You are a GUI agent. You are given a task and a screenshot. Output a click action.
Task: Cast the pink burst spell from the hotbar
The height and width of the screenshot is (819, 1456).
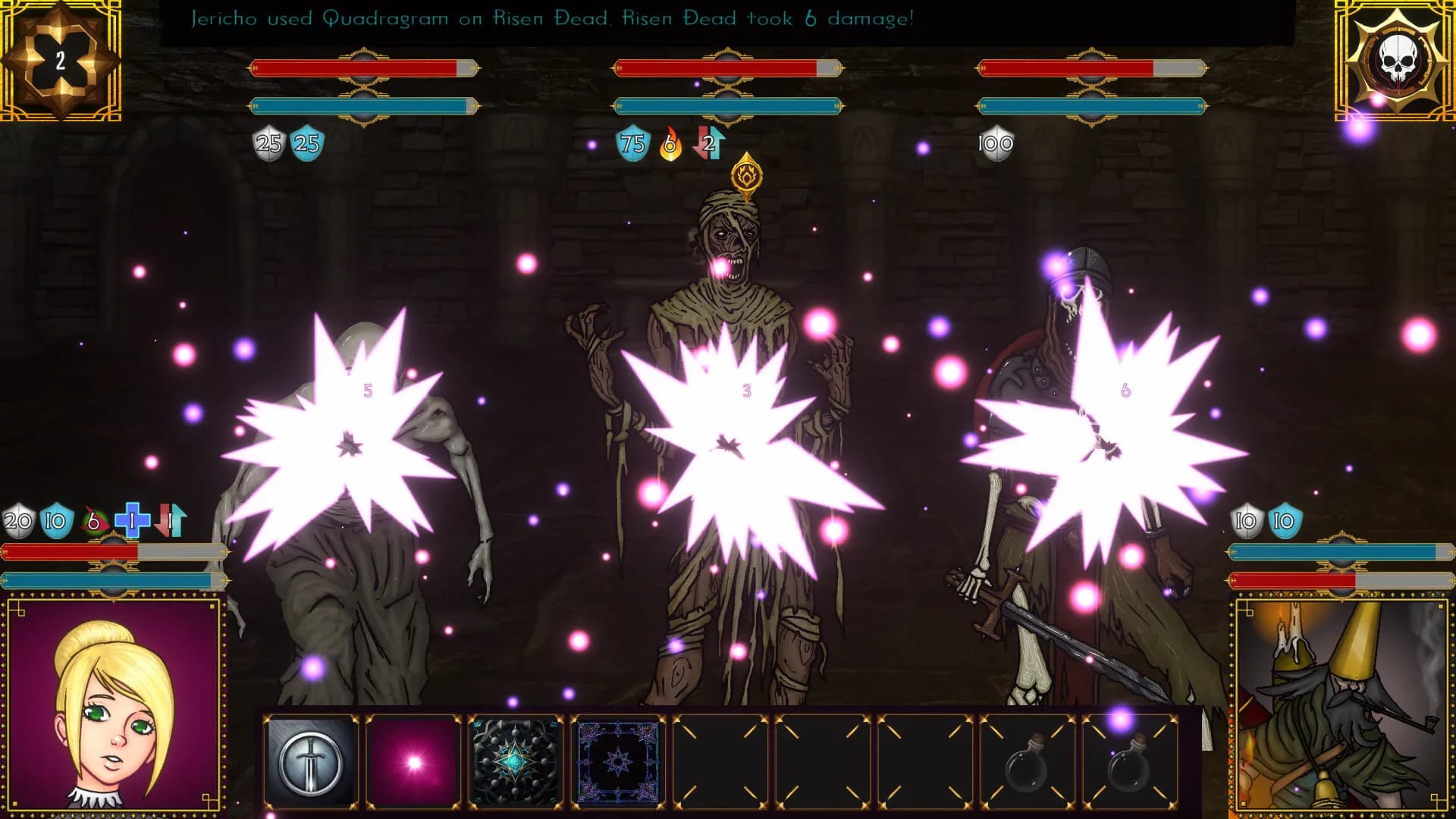click(413, 758)
